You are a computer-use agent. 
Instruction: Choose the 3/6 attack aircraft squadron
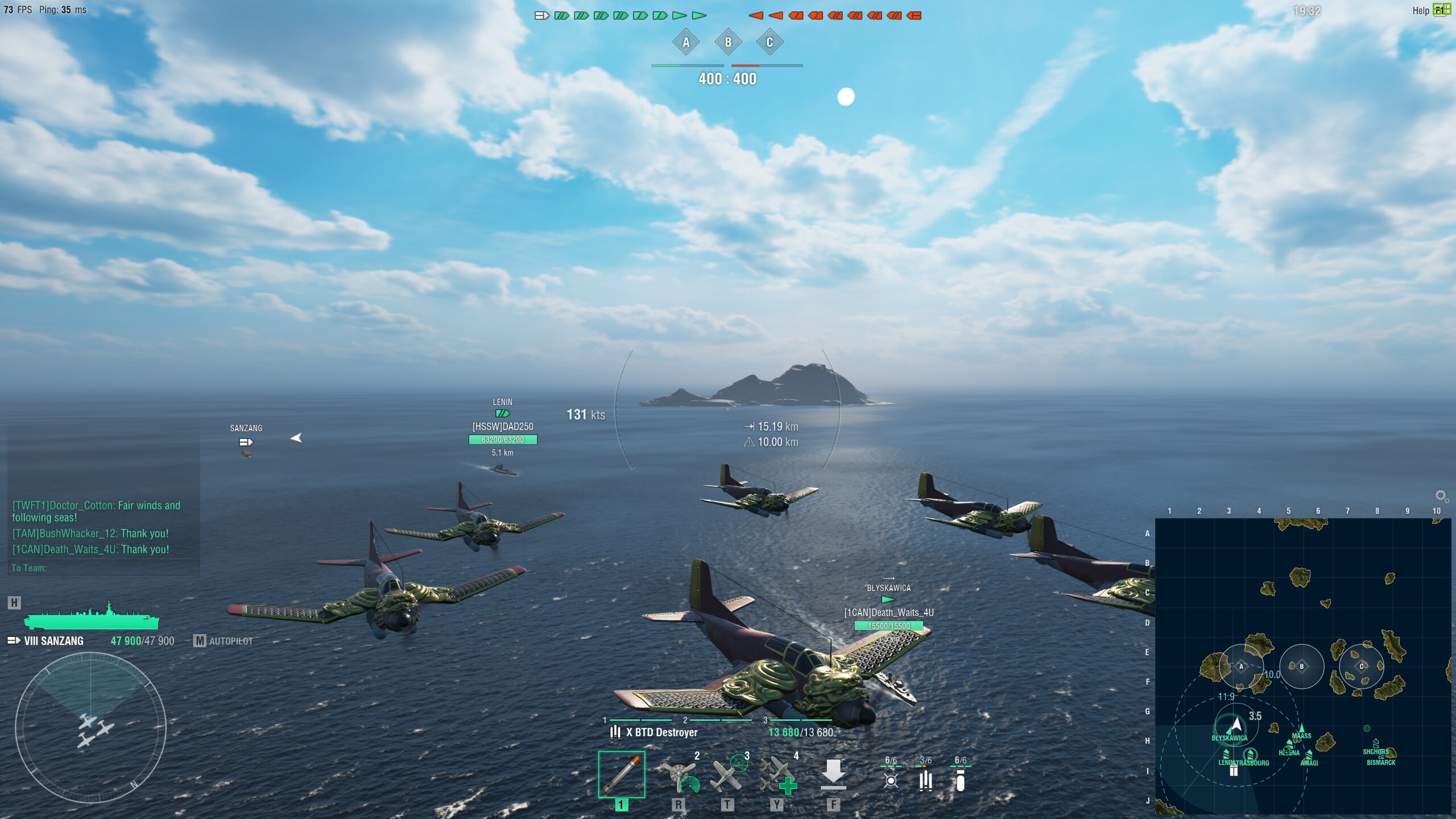(x=925, y=779)
